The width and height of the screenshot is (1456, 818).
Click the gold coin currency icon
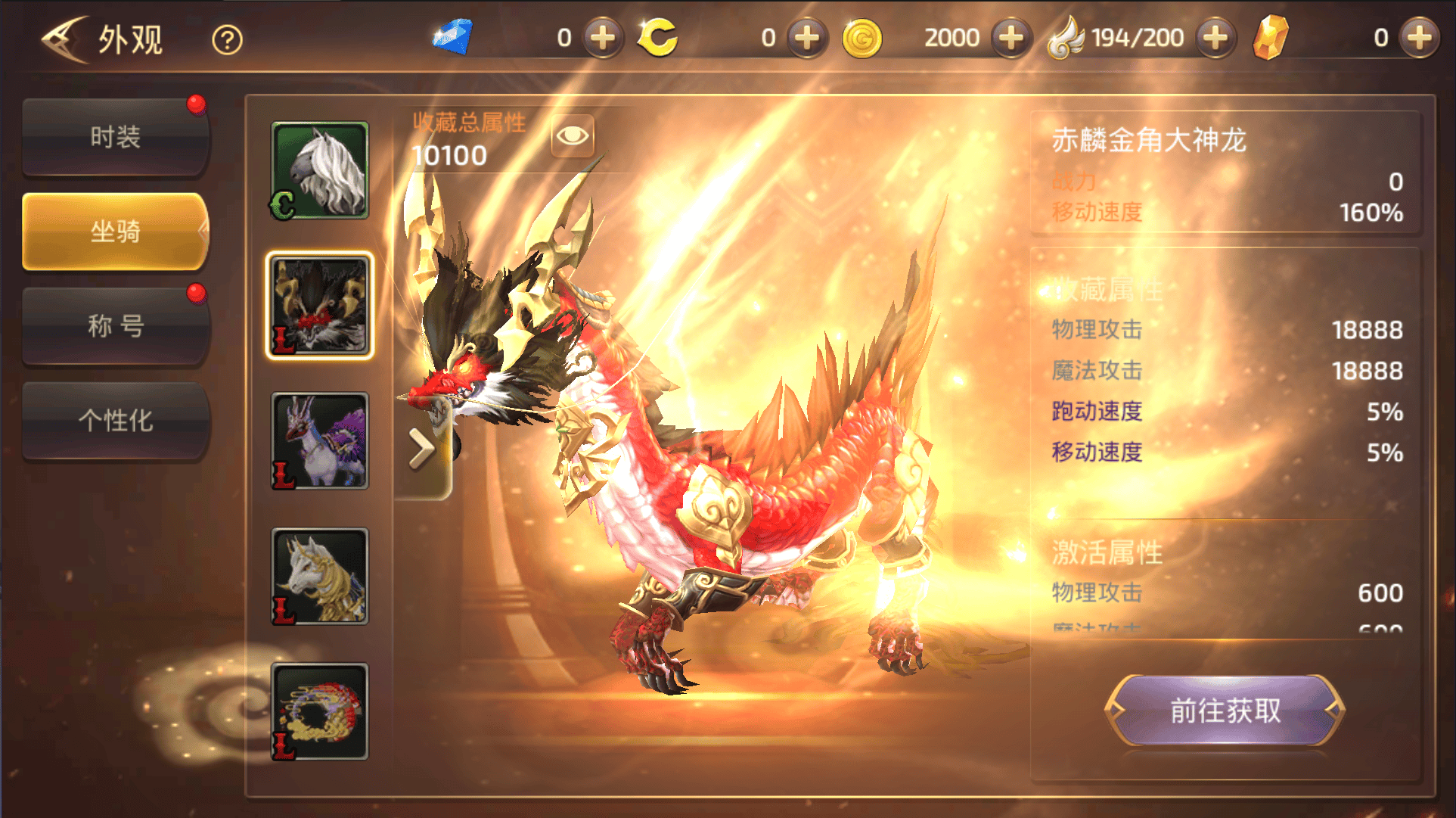tap(862, 37)
